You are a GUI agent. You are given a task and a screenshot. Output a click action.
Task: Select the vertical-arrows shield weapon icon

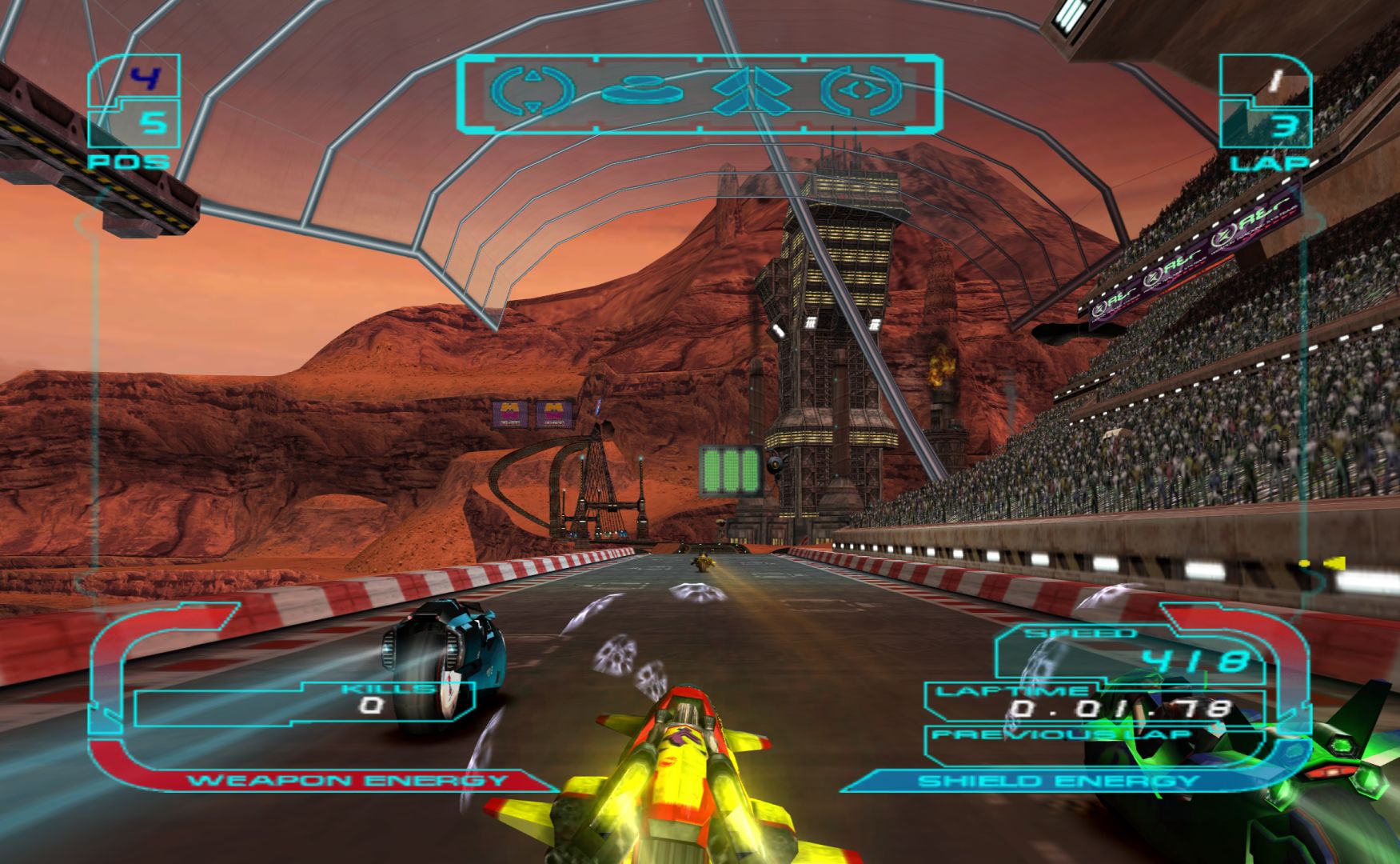coord(532,90)
